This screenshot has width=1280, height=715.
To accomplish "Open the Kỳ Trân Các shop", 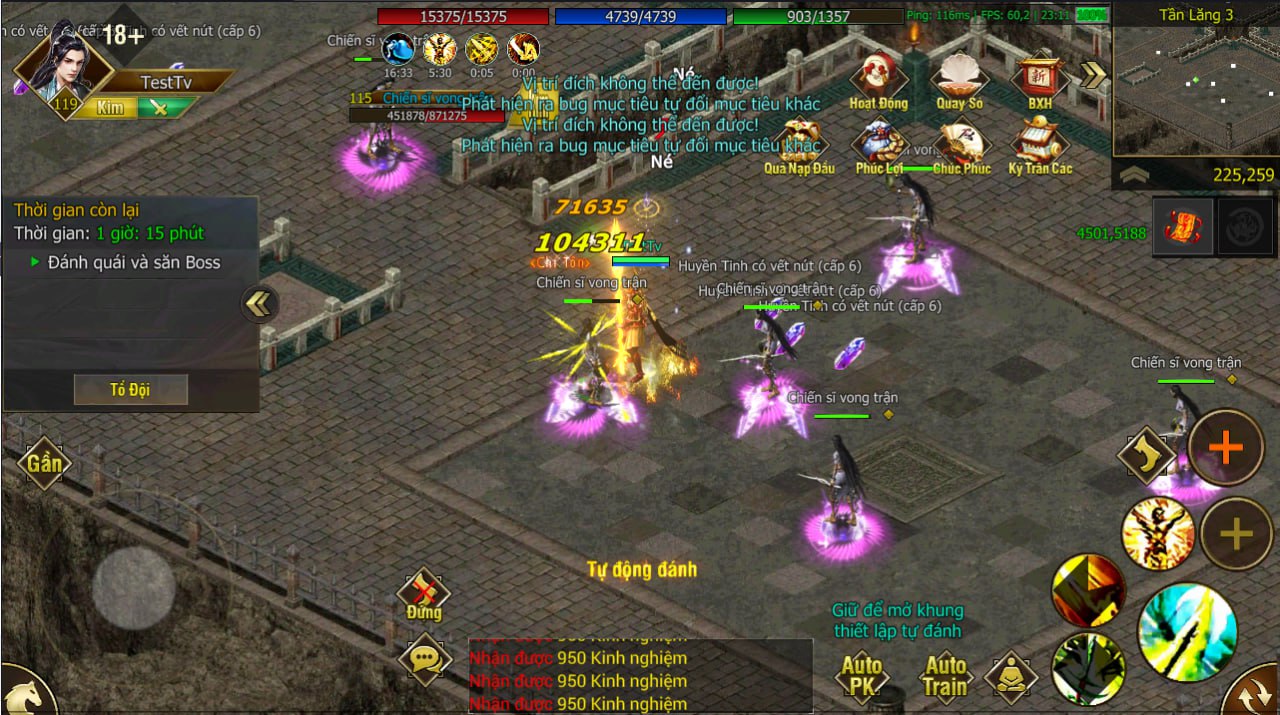I will [x=1040, y=145].
